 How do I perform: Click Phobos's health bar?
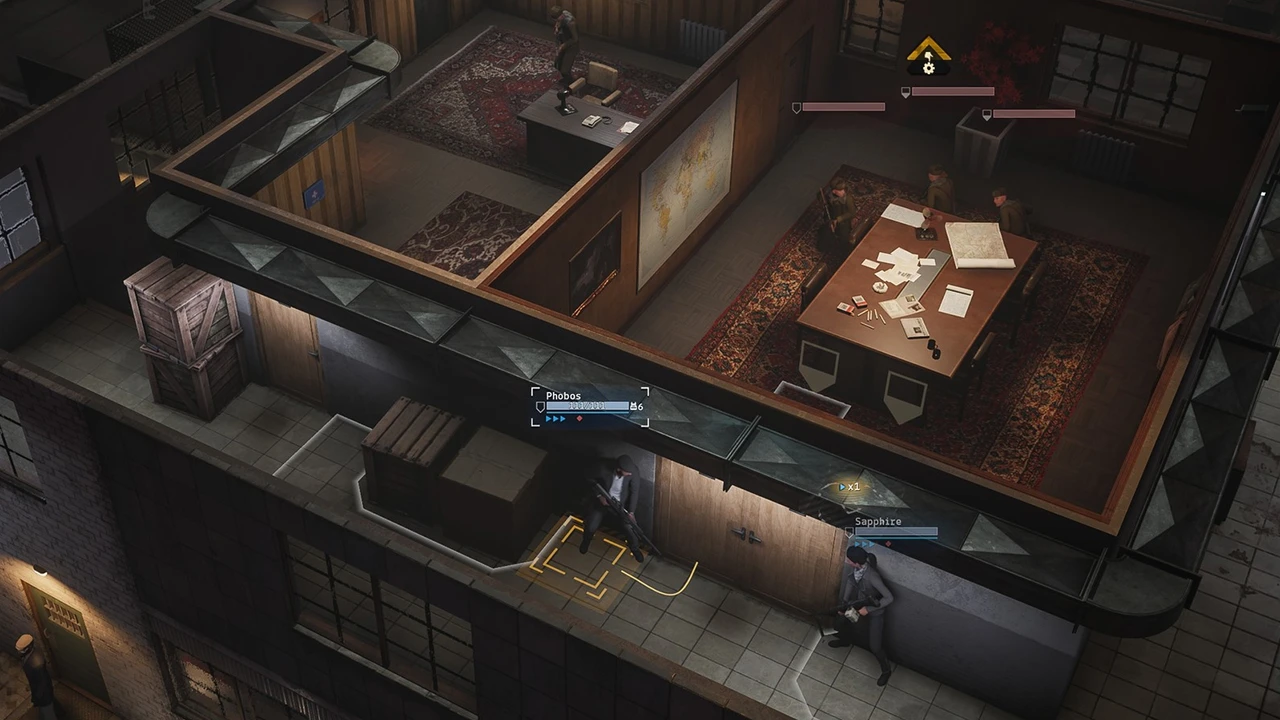click(587, 406)
